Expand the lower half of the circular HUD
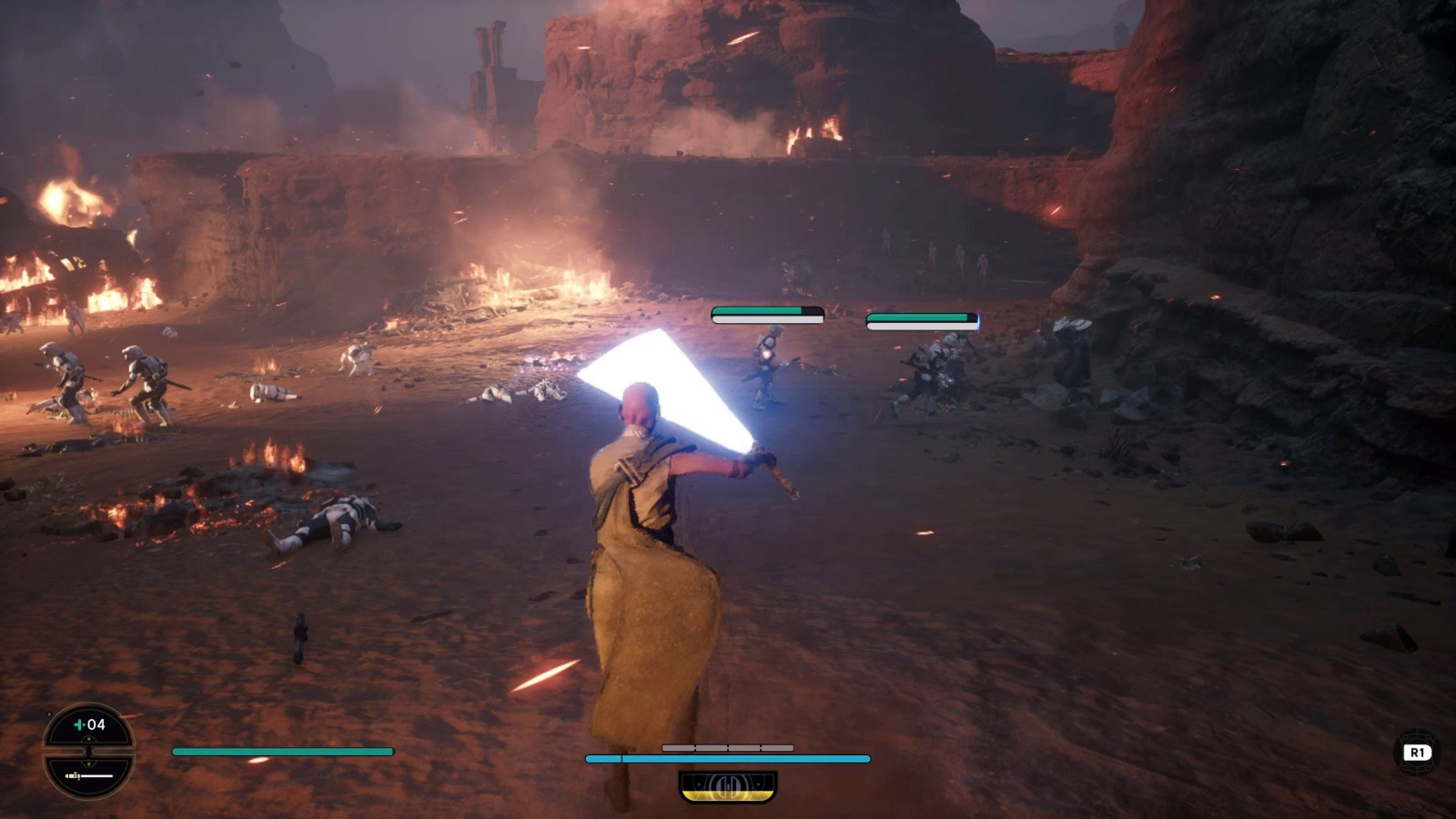The image size is (1456, 819). point(88,776)
